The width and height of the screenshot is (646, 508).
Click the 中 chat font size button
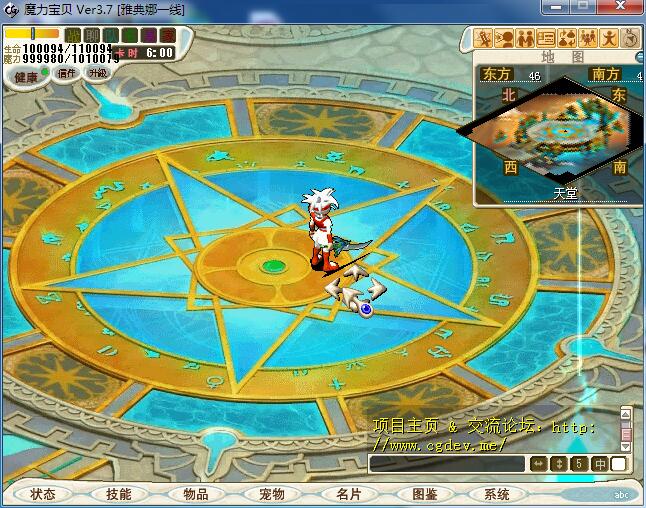(600, 464)
